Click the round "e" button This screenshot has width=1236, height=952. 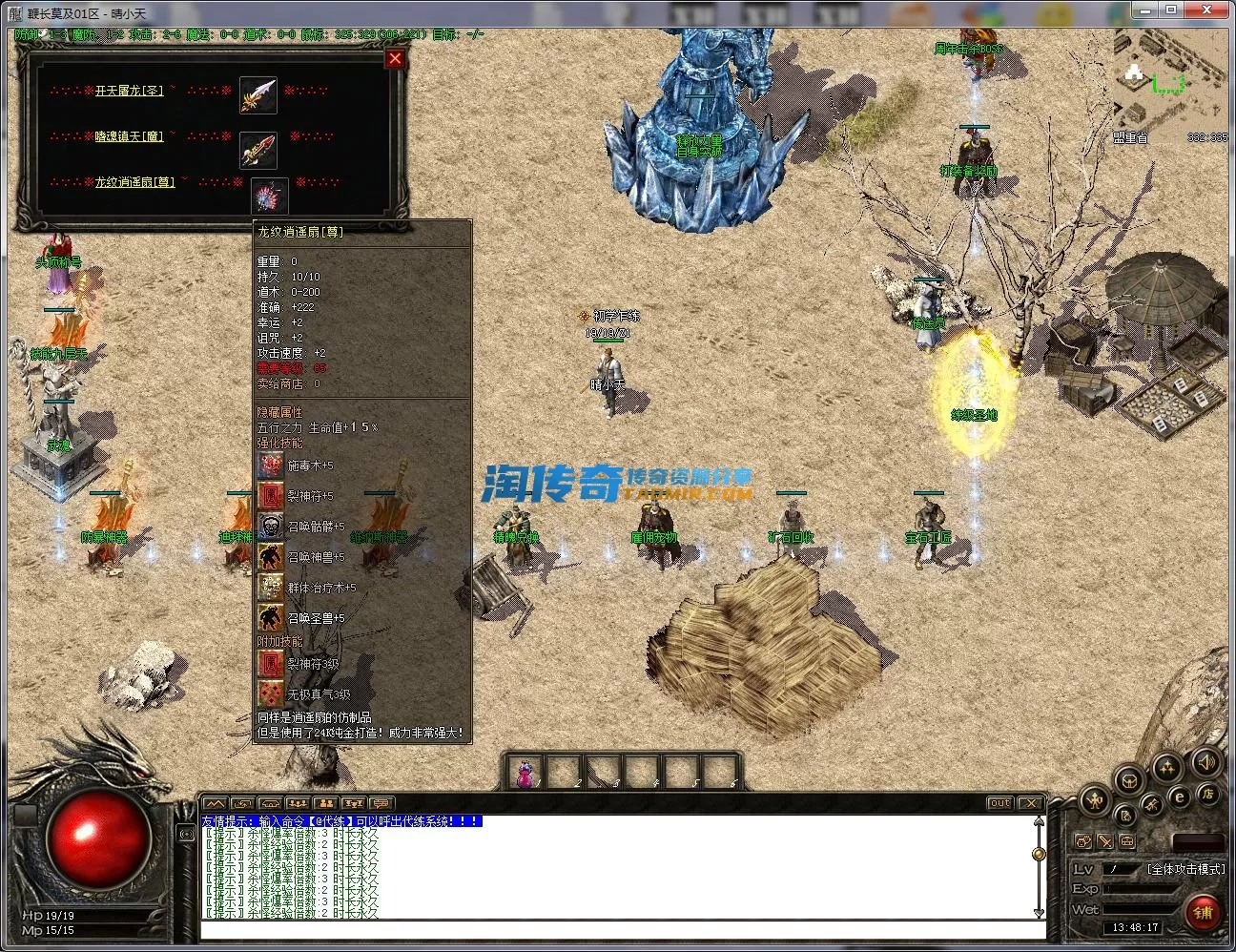[x=1180, y=797]
